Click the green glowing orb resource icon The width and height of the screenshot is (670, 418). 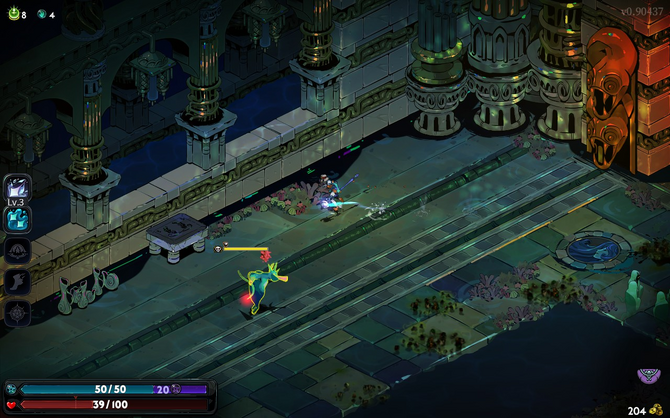(x=12, y=15)
